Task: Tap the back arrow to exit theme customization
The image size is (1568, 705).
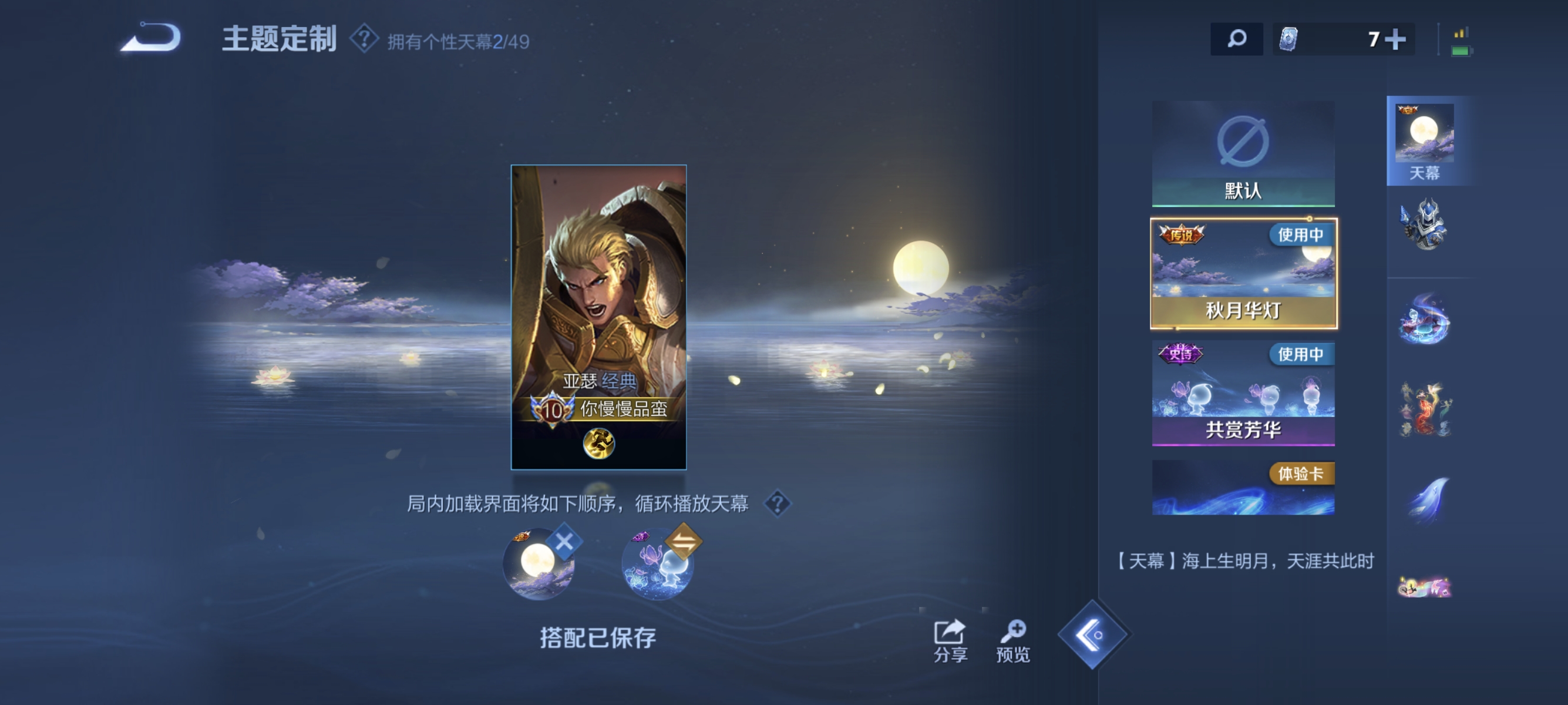Action: (x=148, y=38)
